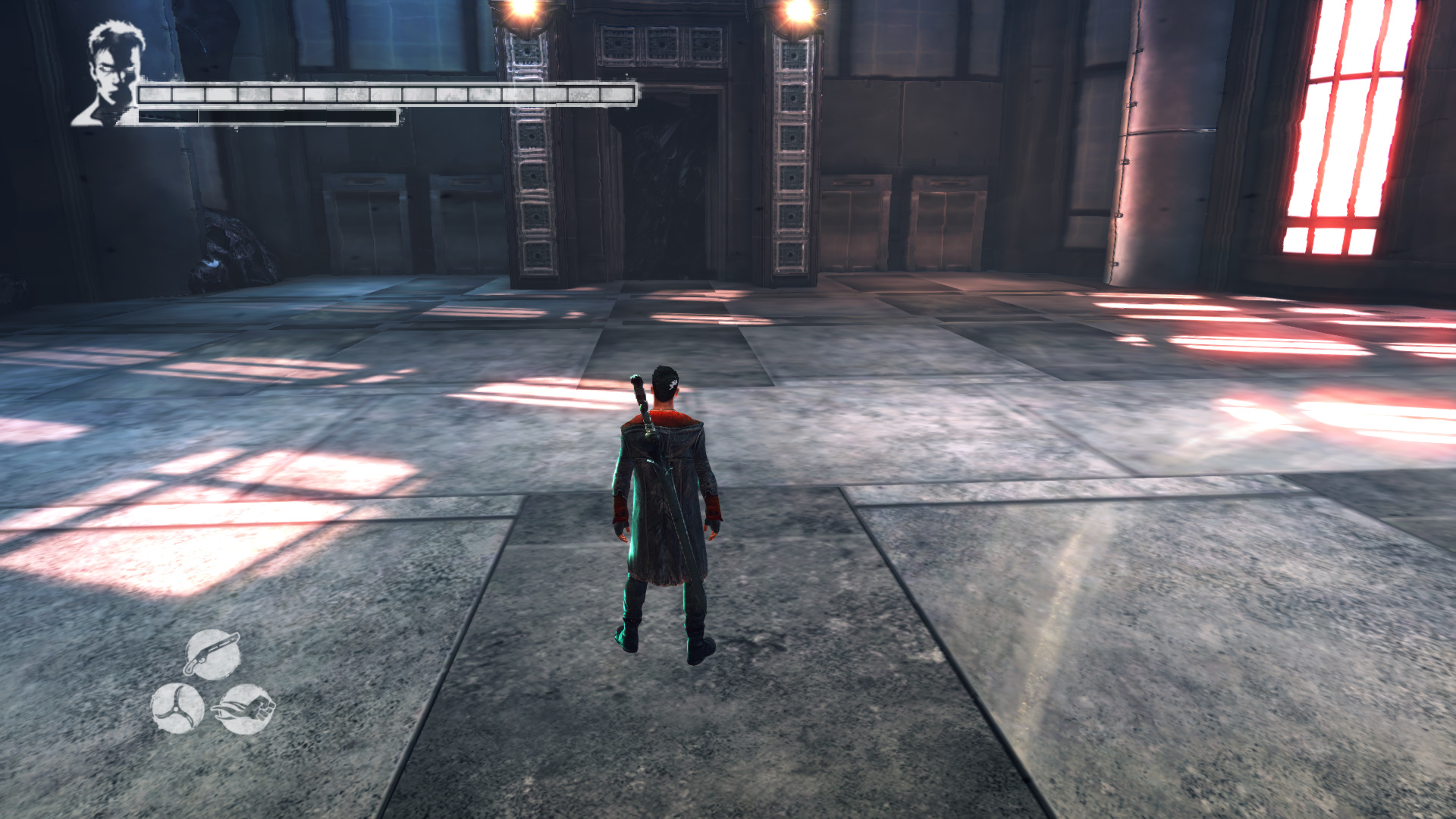Activate the flaming fist gauntlet icon
The height and width of the screenshot is (819, 1456).
244,709
